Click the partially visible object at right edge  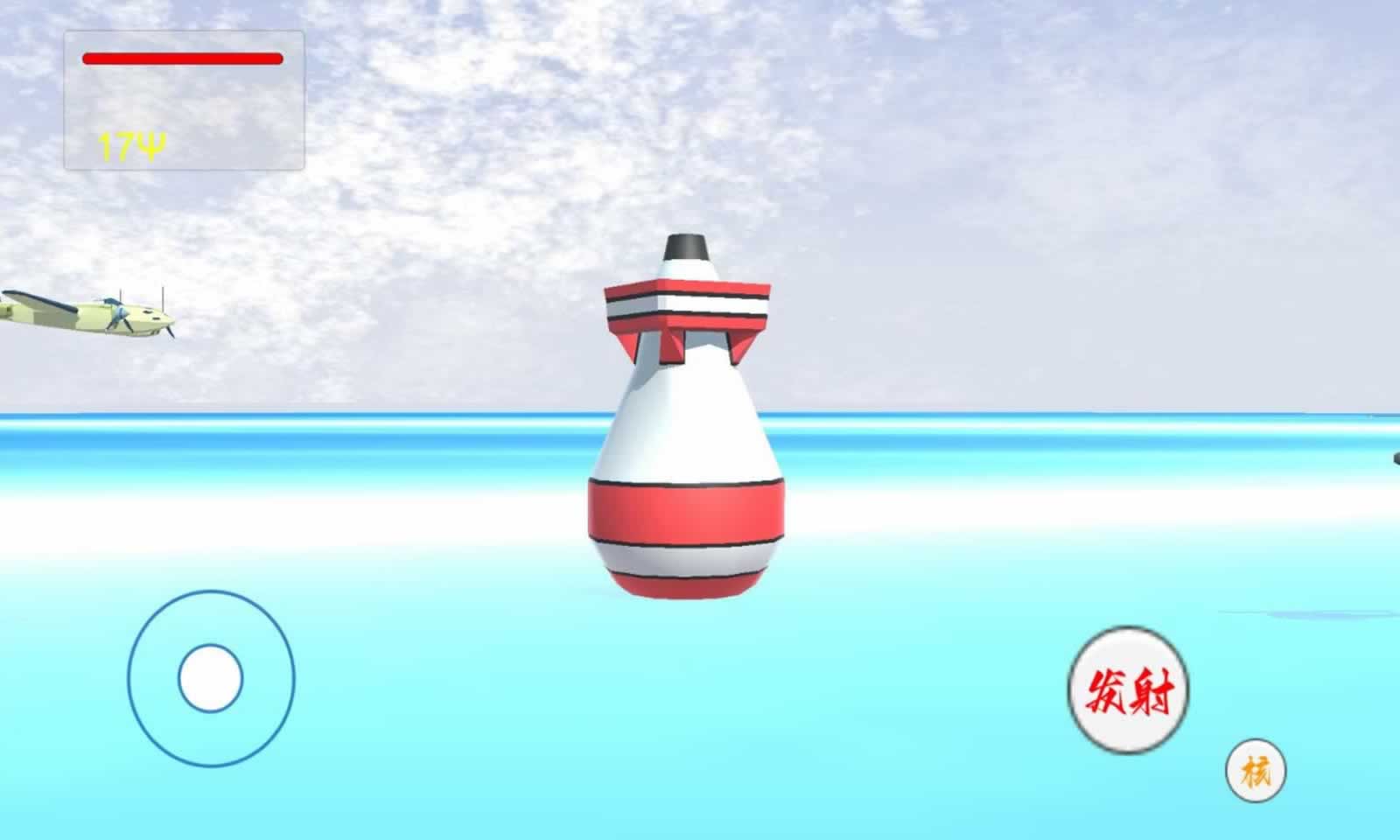point(1393,459)
